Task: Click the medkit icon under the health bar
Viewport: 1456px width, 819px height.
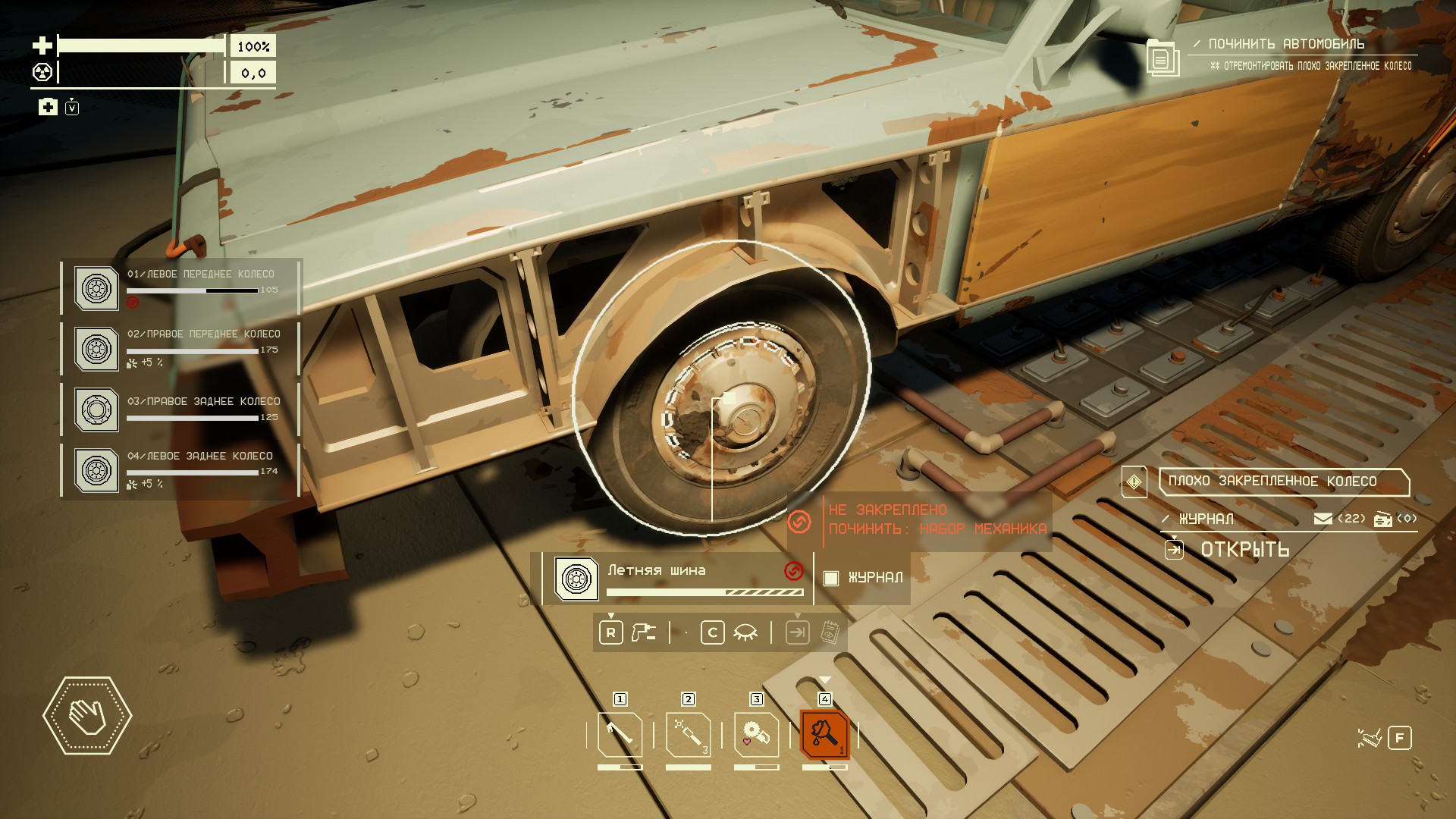Action: coord(48,107)
